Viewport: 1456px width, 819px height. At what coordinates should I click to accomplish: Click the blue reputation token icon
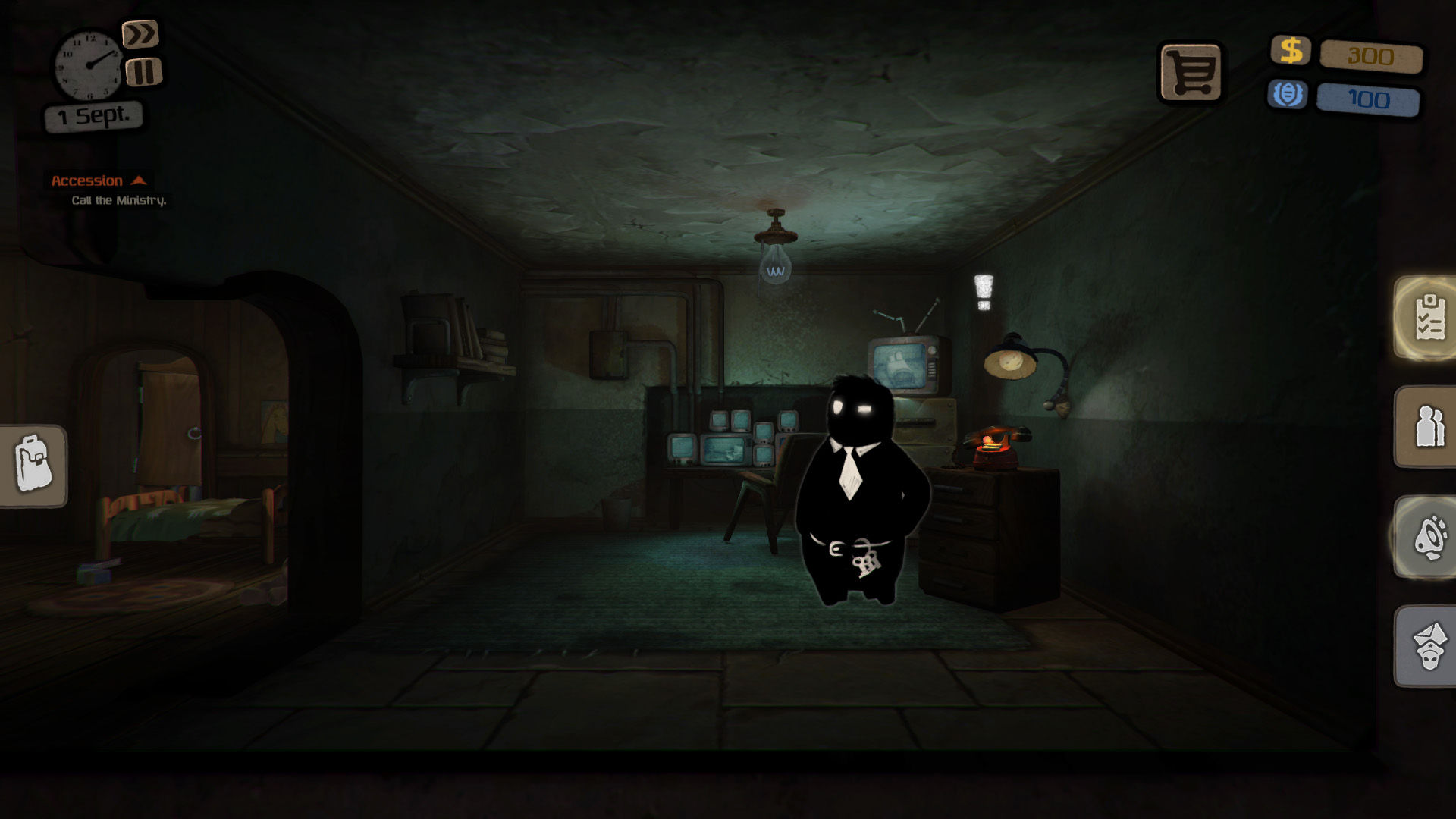pyautogui.click(x=1289, y=95)
